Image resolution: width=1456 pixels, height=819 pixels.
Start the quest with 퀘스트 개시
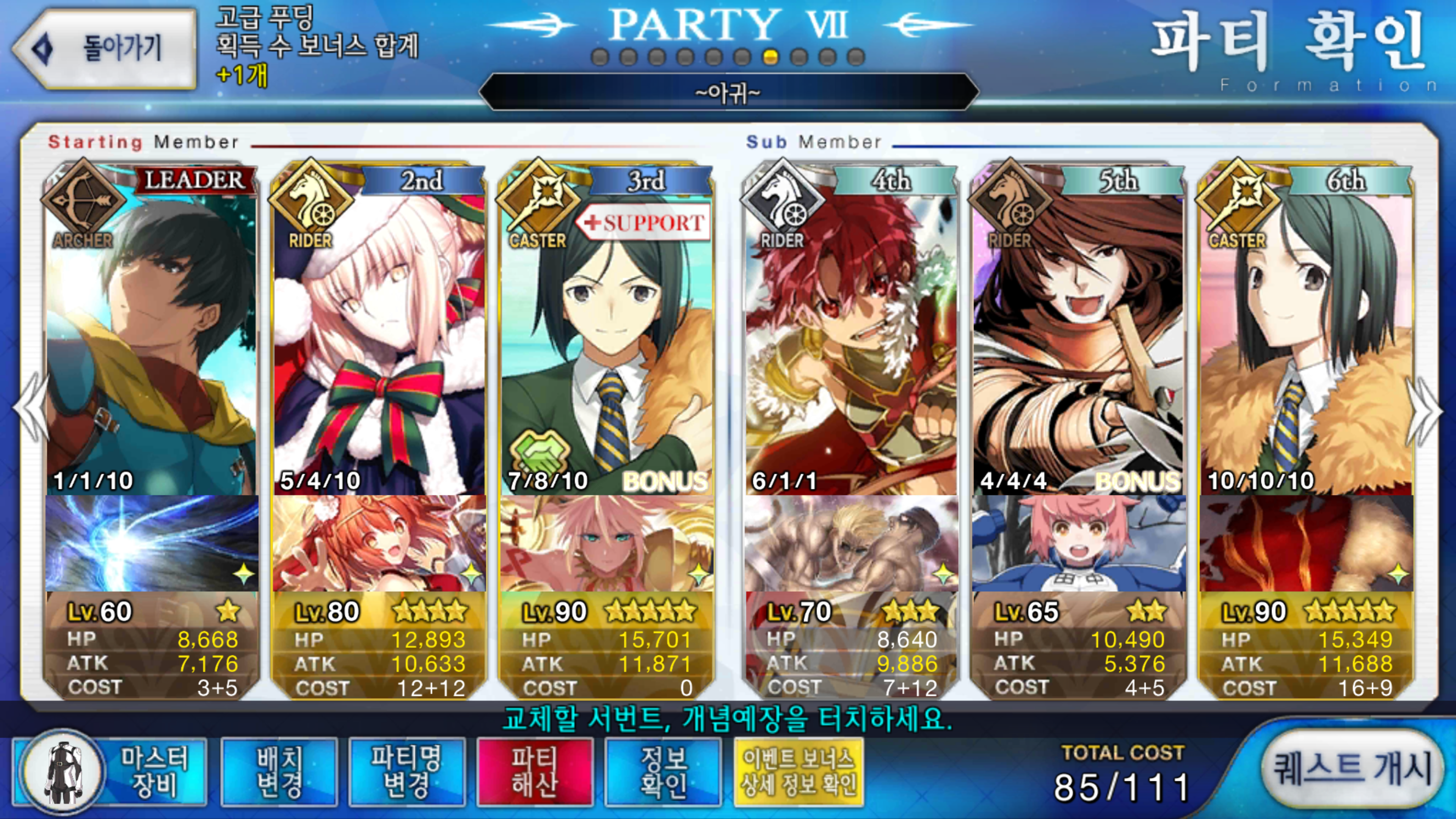click(1351, 769)
